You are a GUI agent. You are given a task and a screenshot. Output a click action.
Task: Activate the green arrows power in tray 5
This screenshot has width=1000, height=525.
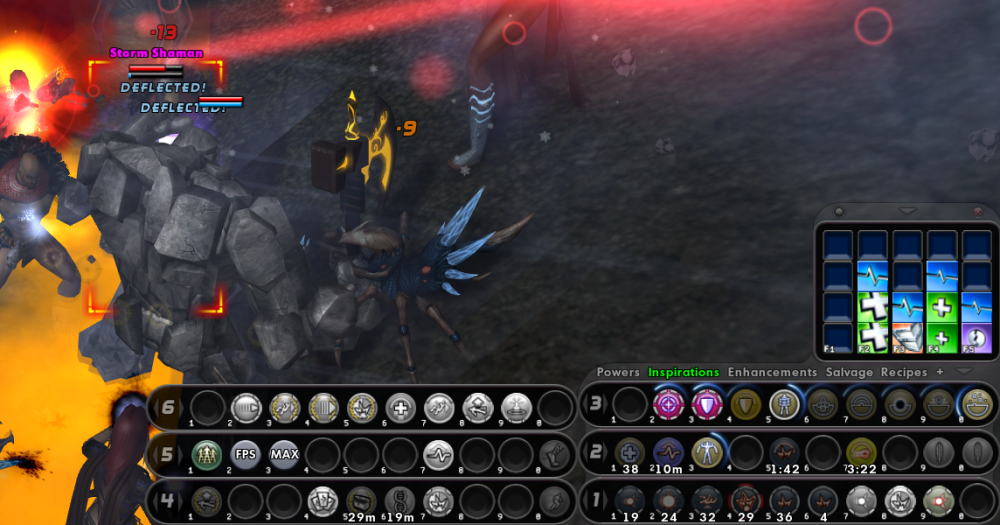click(x=207, y=453)
